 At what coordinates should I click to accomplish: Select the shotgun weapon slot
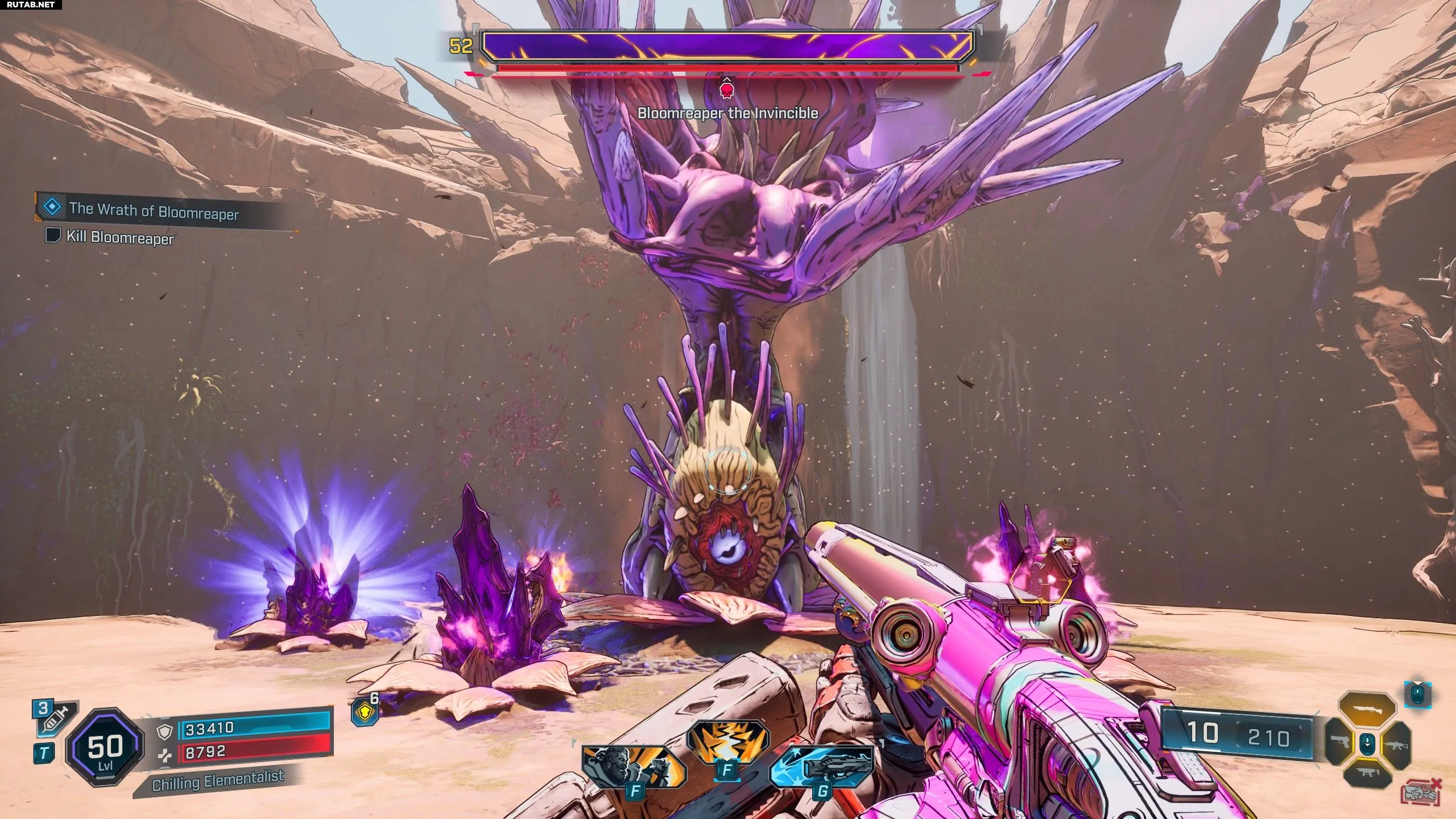pyautogui.click(x=1367, y=710)
